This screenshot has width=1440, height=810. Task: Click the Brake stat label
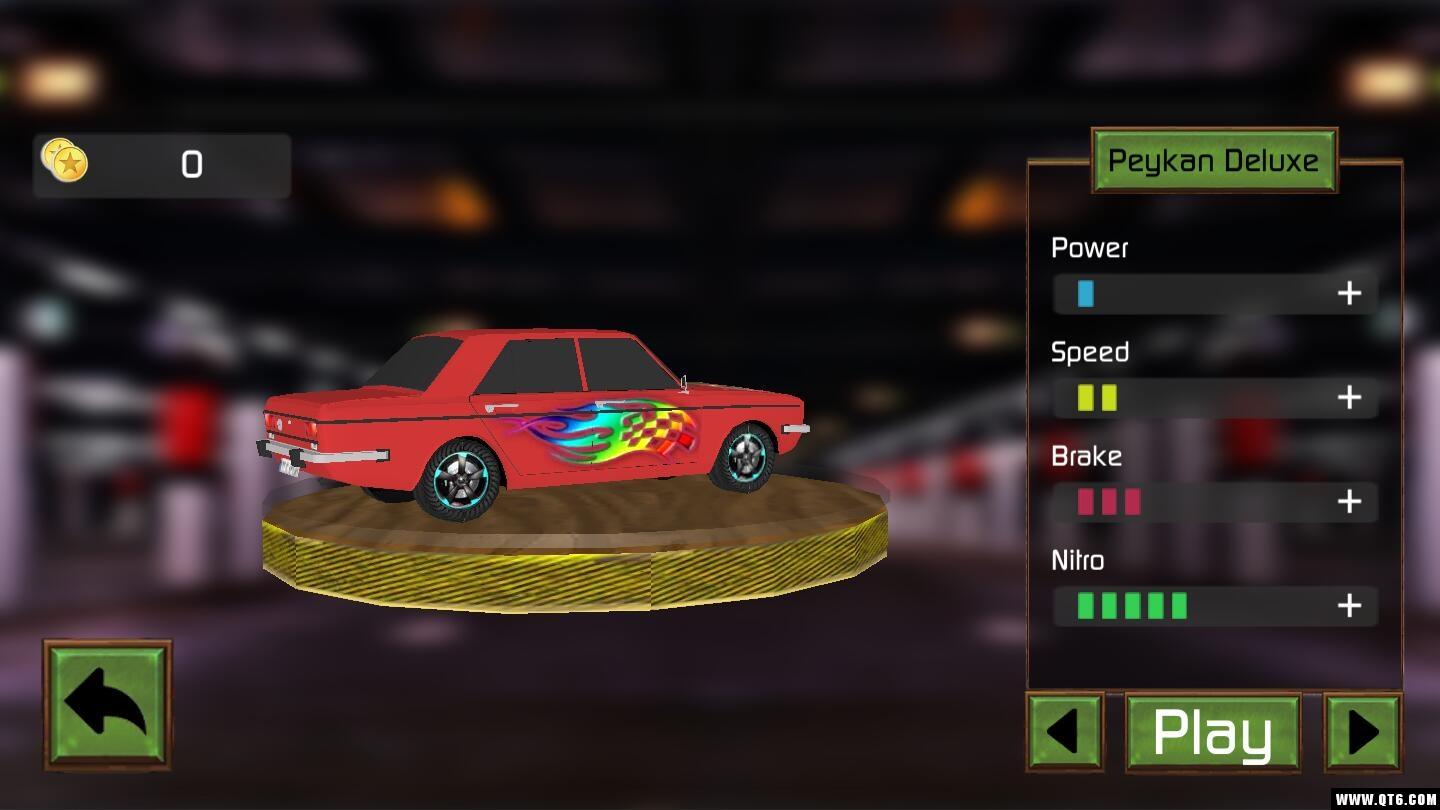coord(1087,456)
